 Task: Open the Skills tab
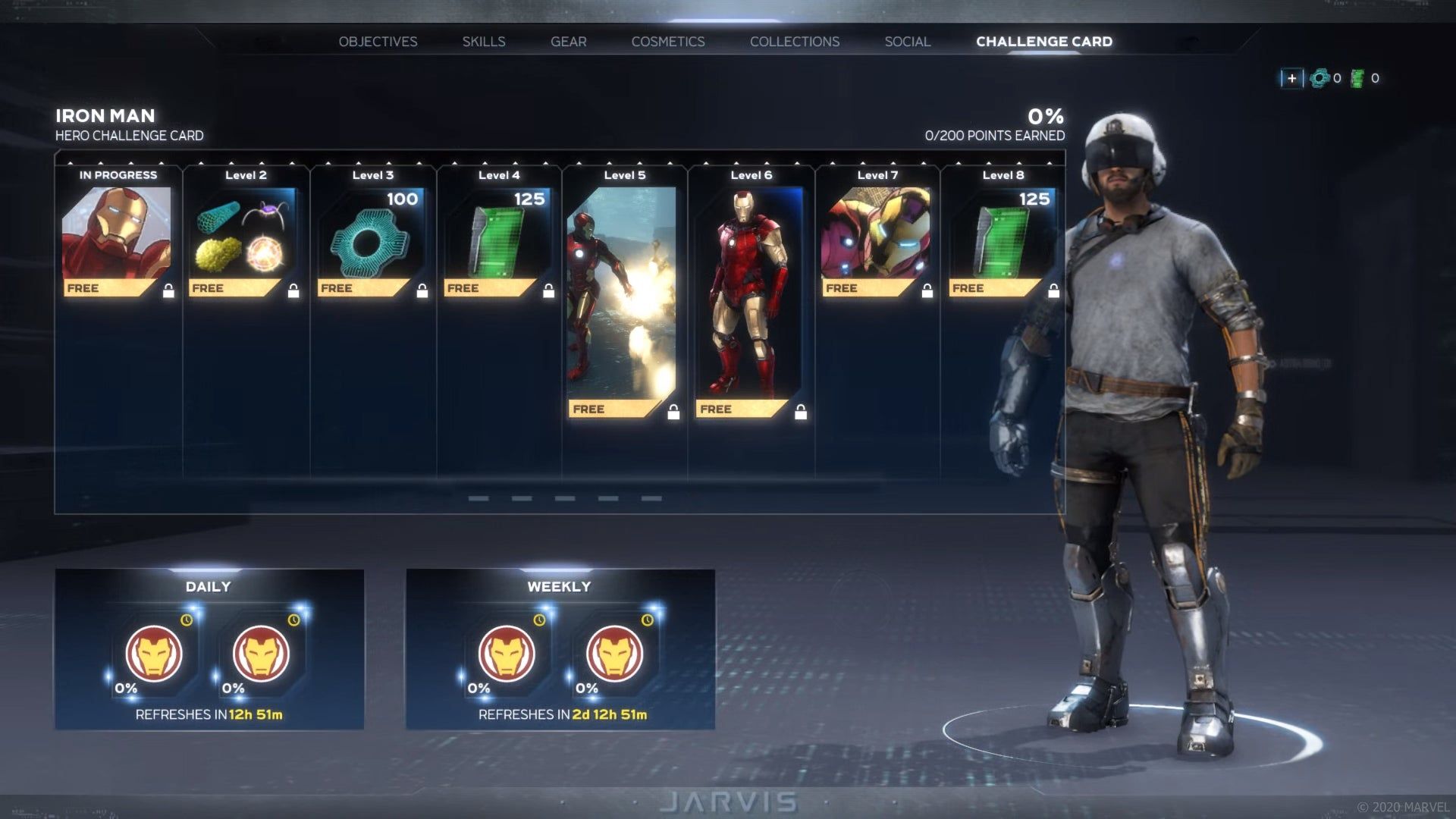[x=484, y=42]
